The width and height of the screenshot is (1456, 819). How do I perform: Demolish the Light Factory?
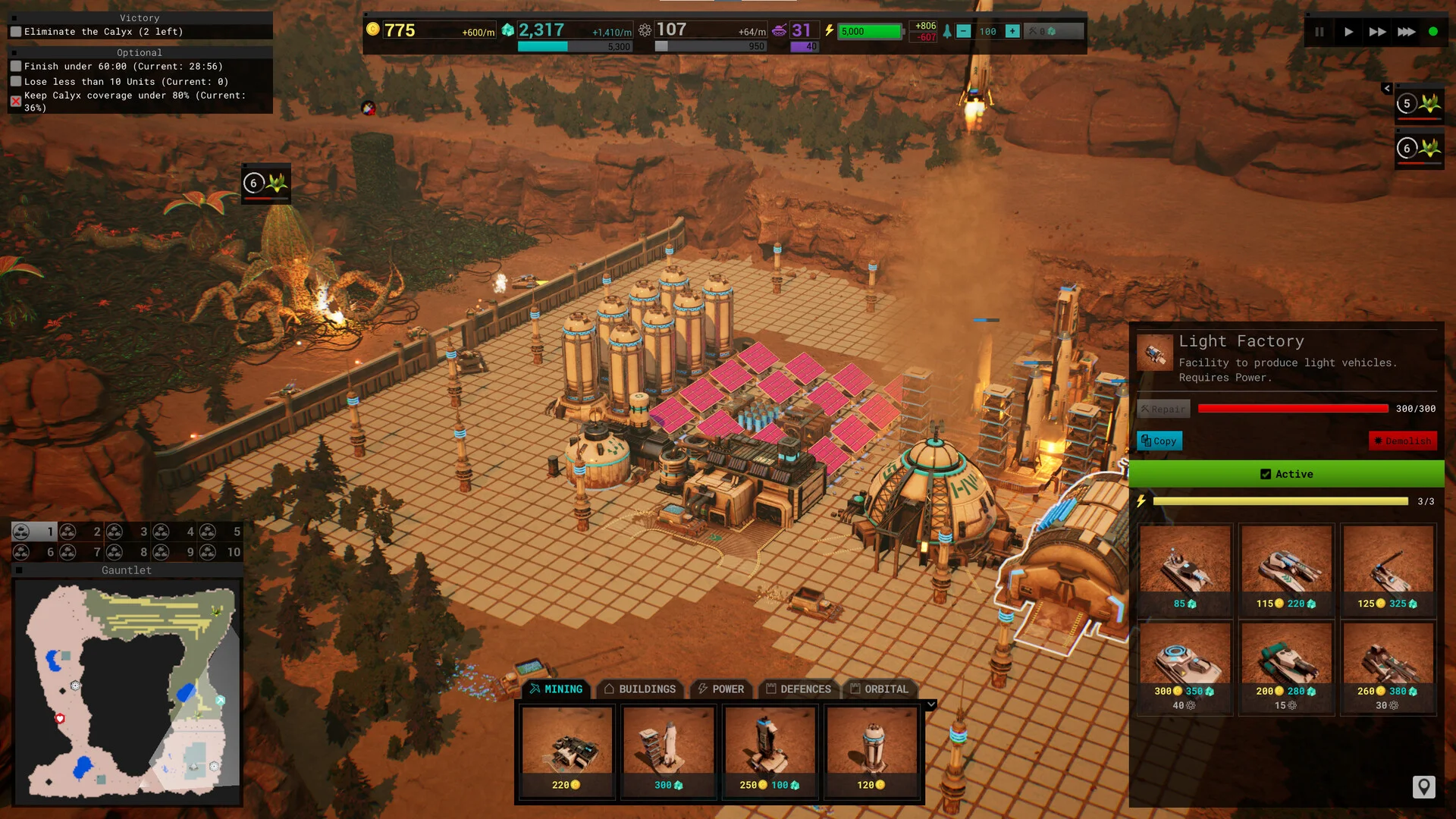(1402, 441)
